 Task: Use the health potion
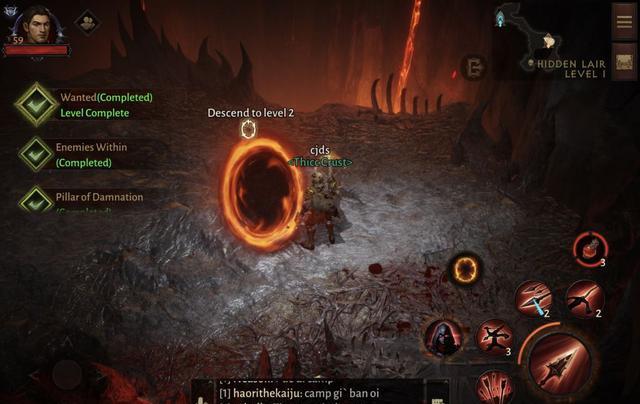[589, 248]
